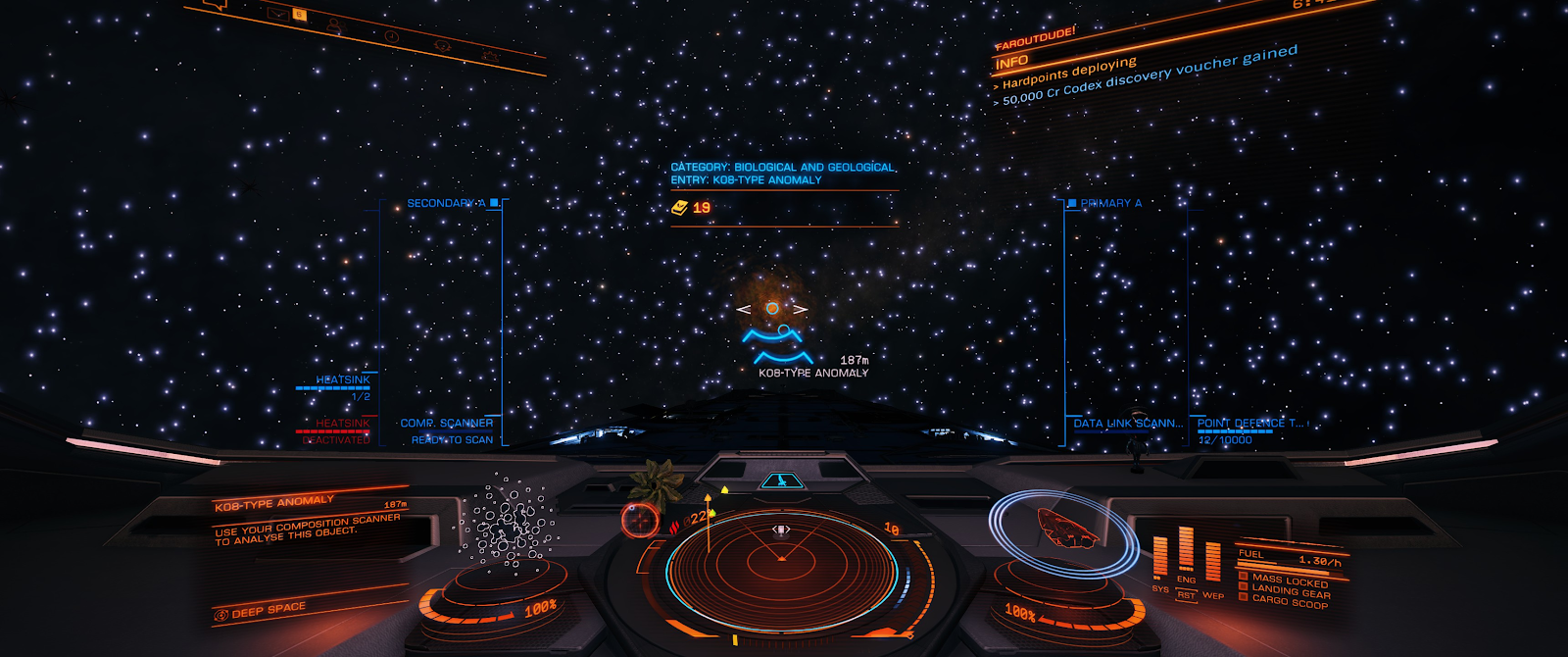1568x657 pixels.
Task: Open the gear settings icon in comms panel
Action: click(x=490, y=56)
